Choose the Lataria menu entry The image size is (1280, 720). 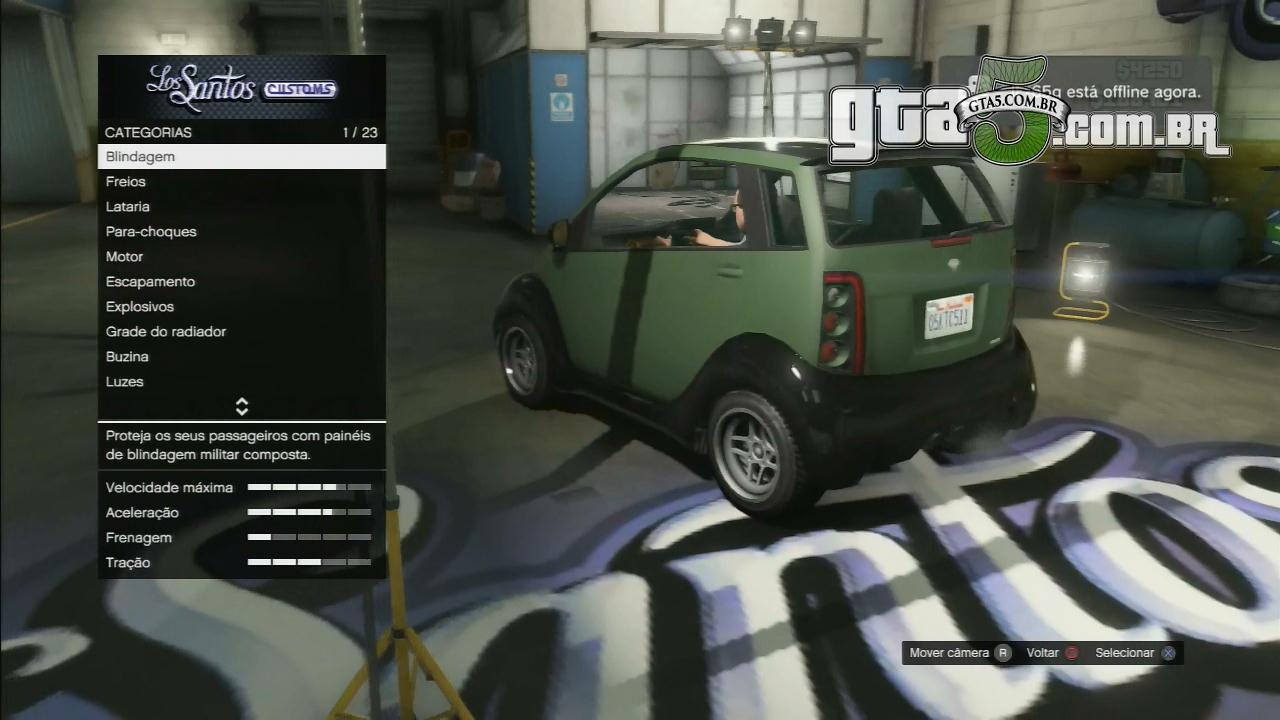point(241,207)
